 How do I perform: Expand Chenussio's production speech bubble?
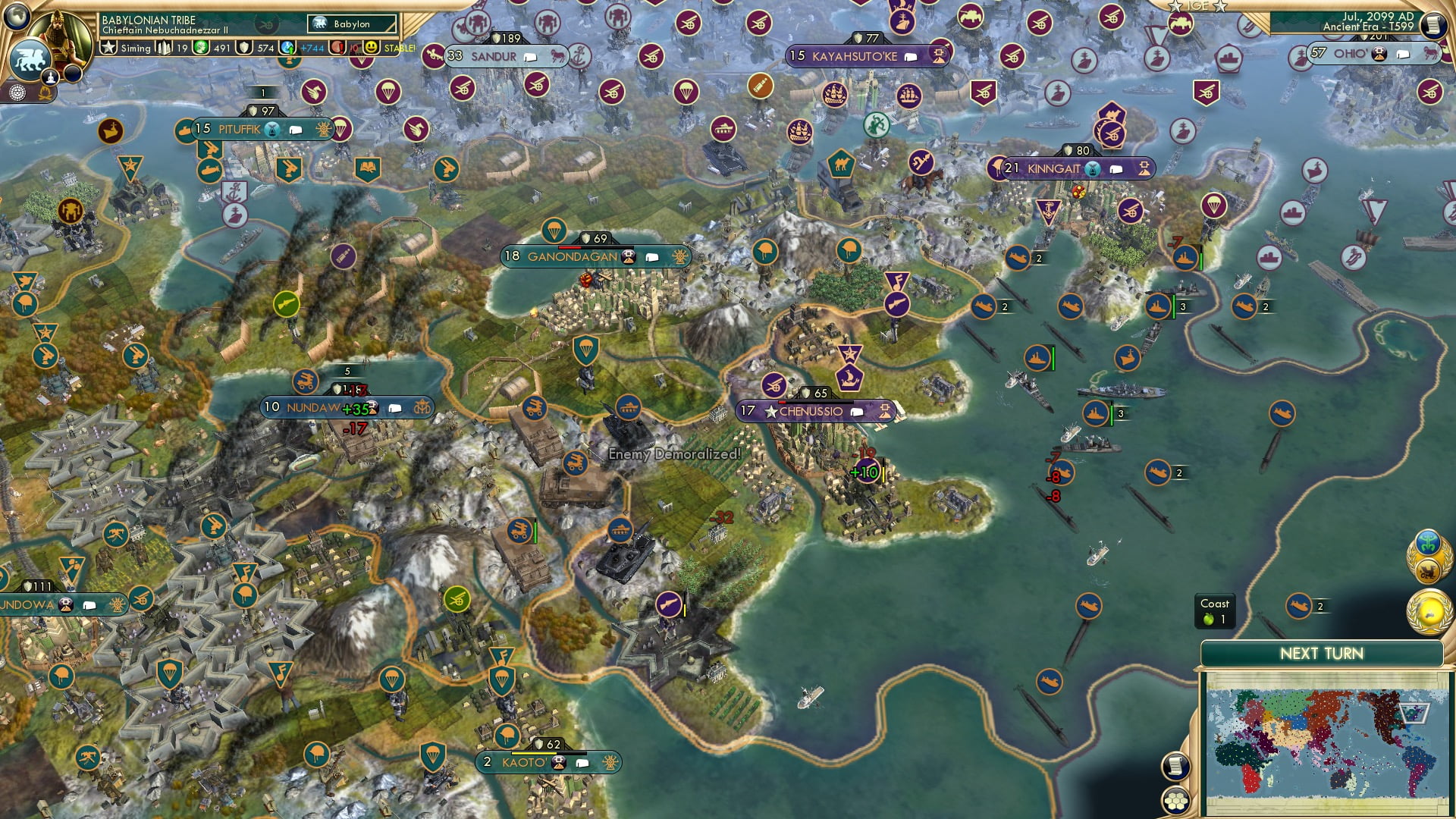coord(858,411)
